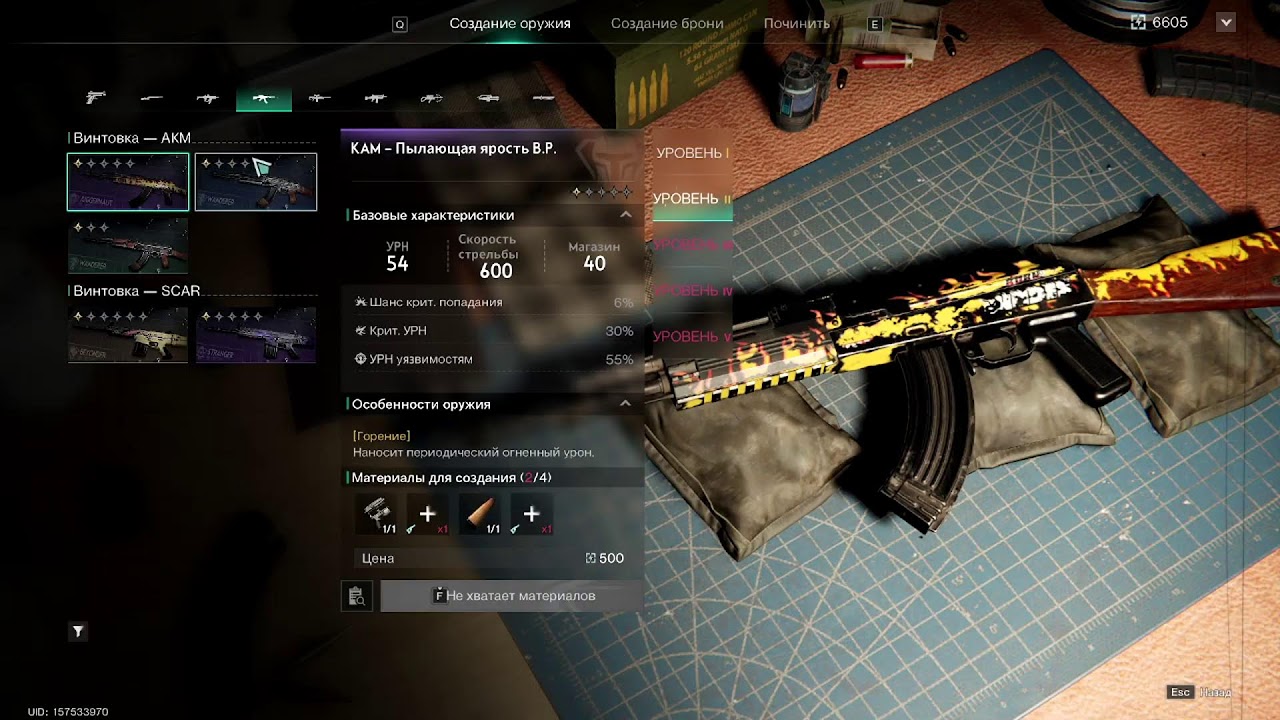
Task: Choose the three-star Wanderer AKM blueprint
Action: click(128, 246)
